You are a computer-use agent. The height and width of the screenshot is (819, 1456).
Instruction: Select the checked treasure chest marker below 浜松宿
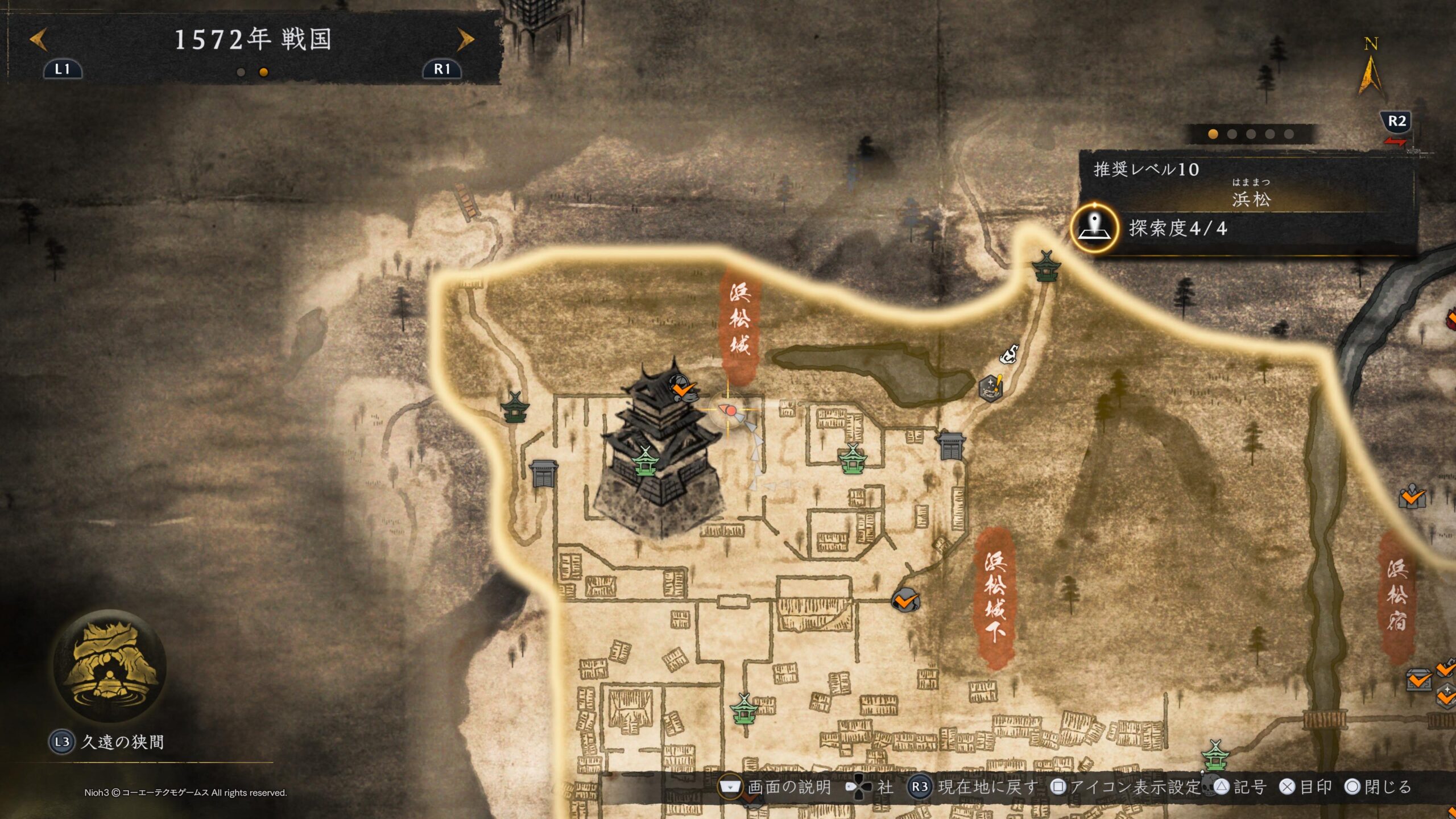click(x=1420, y=680)
